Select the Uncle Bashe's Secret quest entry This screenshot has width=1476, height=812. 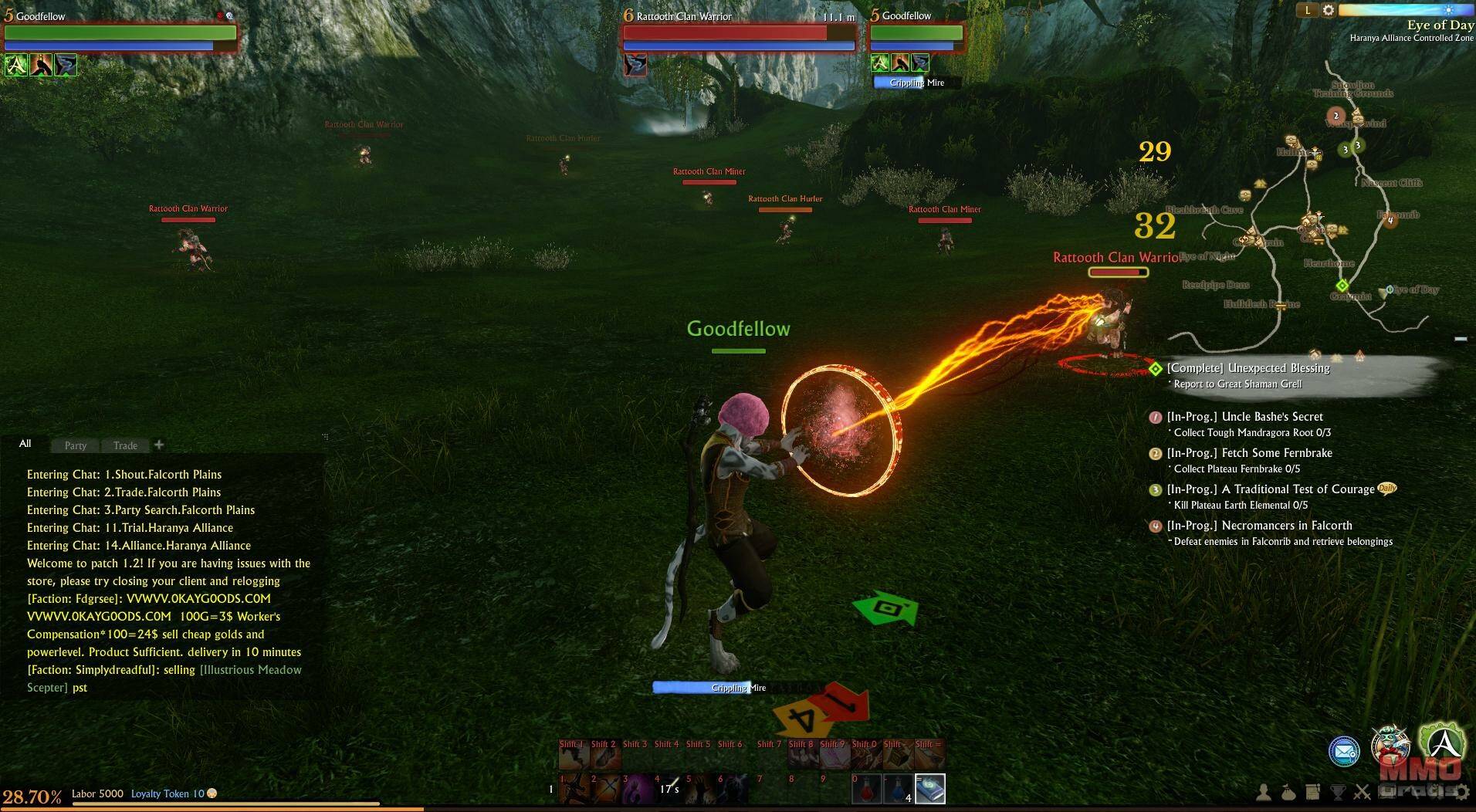pyautogui.click(x=1244, y=417)
